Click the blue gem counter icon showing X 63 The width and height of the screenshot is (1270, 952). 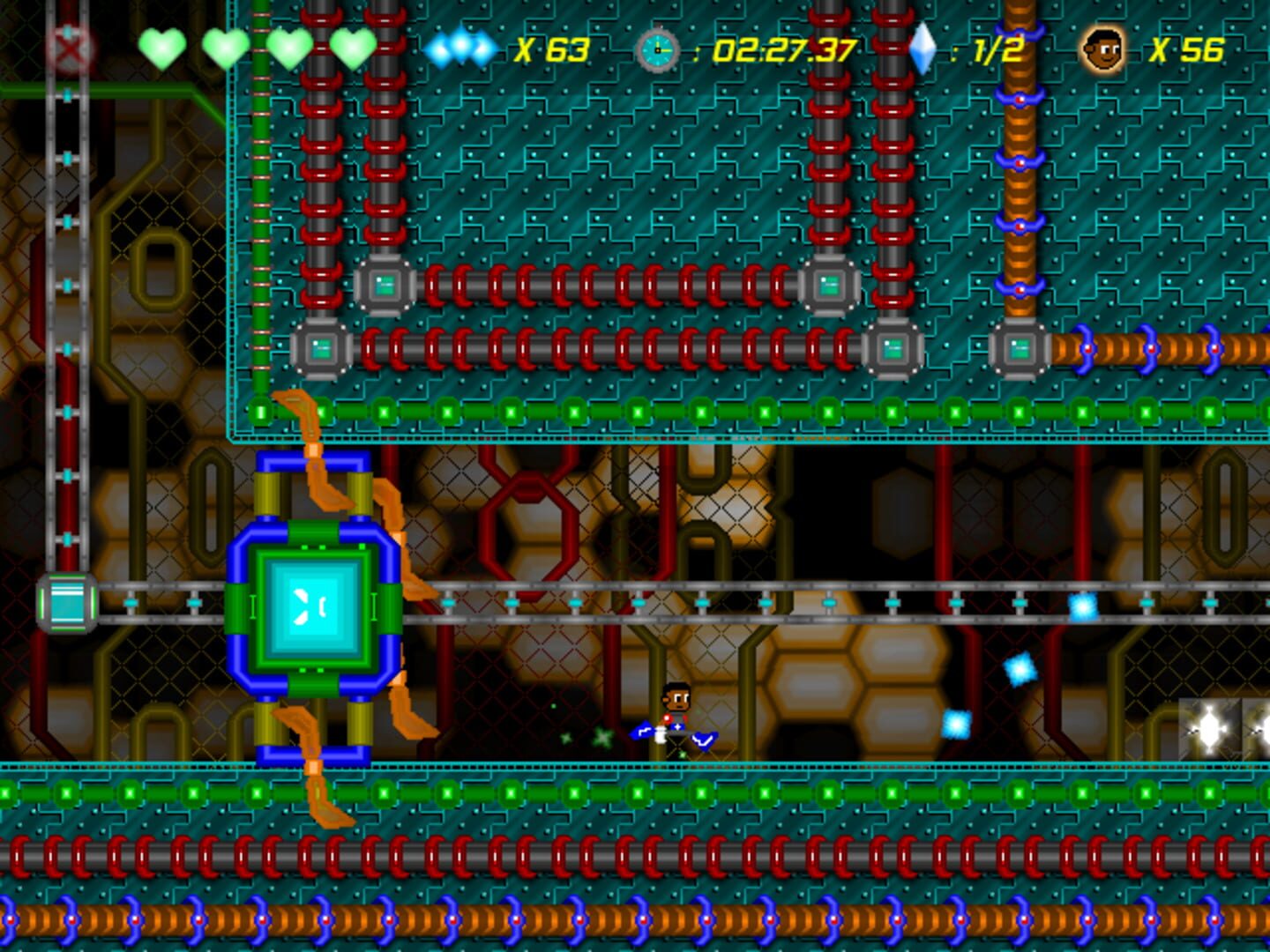[x=459, y=51]
